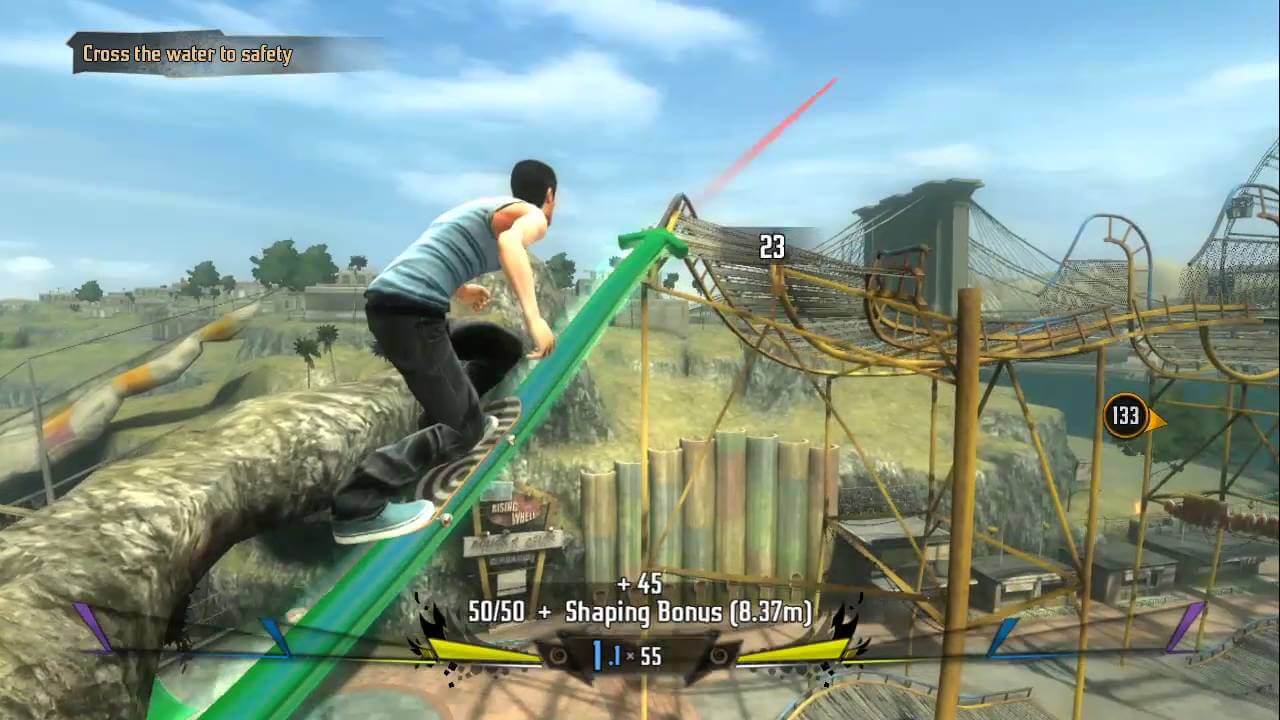This screenshot has width=1280, height=720.
Task: Click the 133 waypoint distance marker
Action: pyautogui.click(x=1127, y=416)
